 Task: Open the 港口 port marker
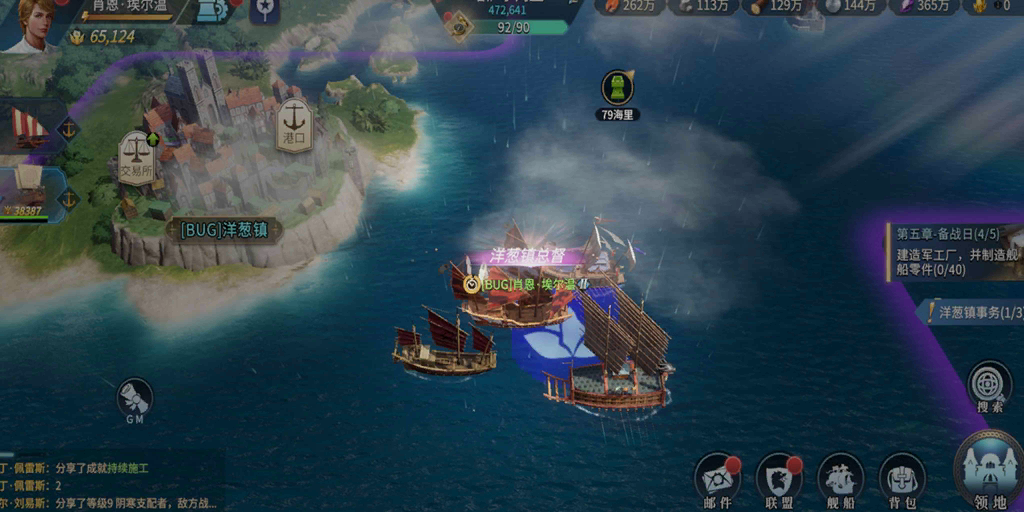click(294, 124)
